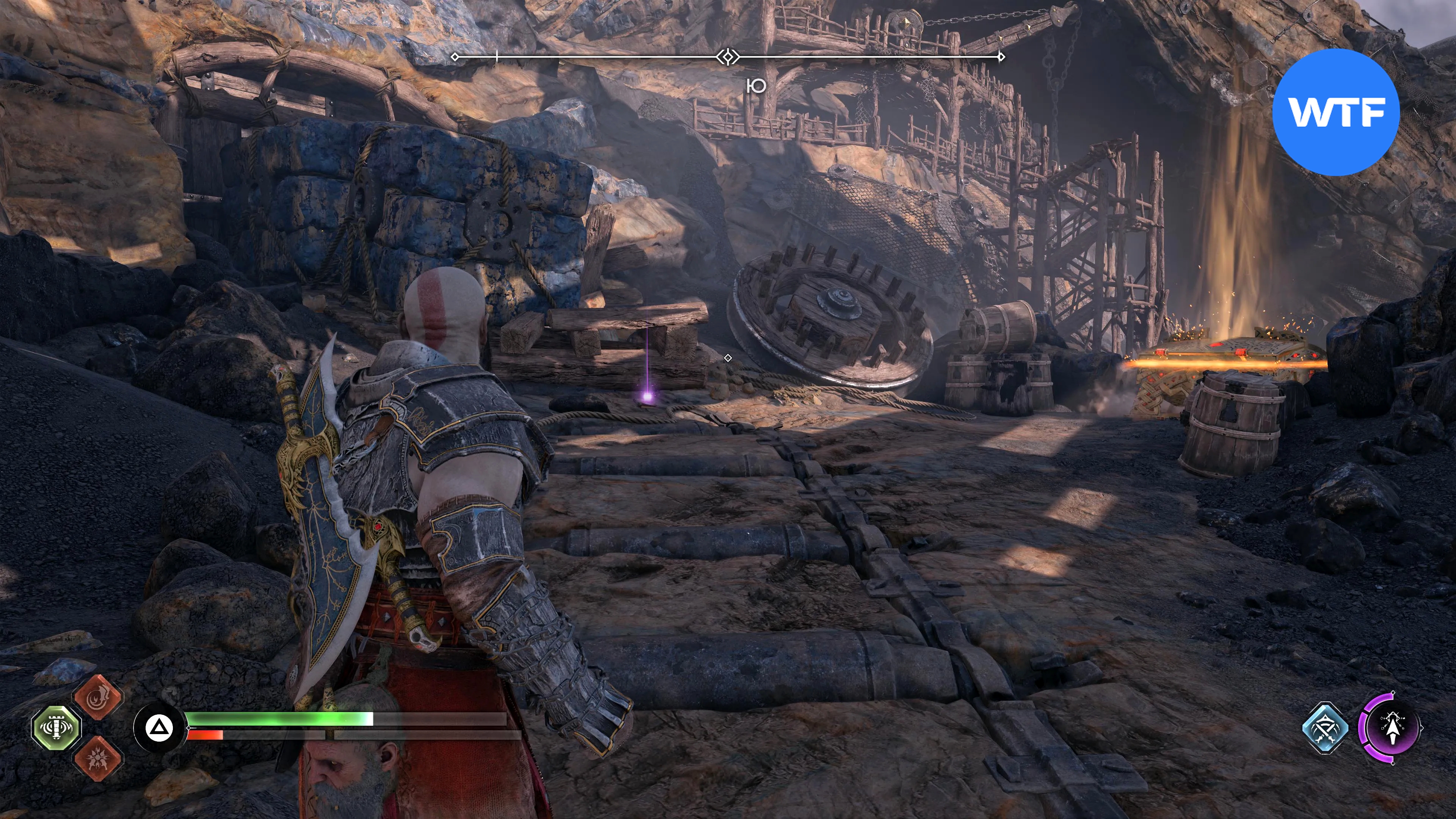Screen dimensions: 1456x819
Task: Select the blue crossed-swords companion ability
Action: coord(1325,728)
